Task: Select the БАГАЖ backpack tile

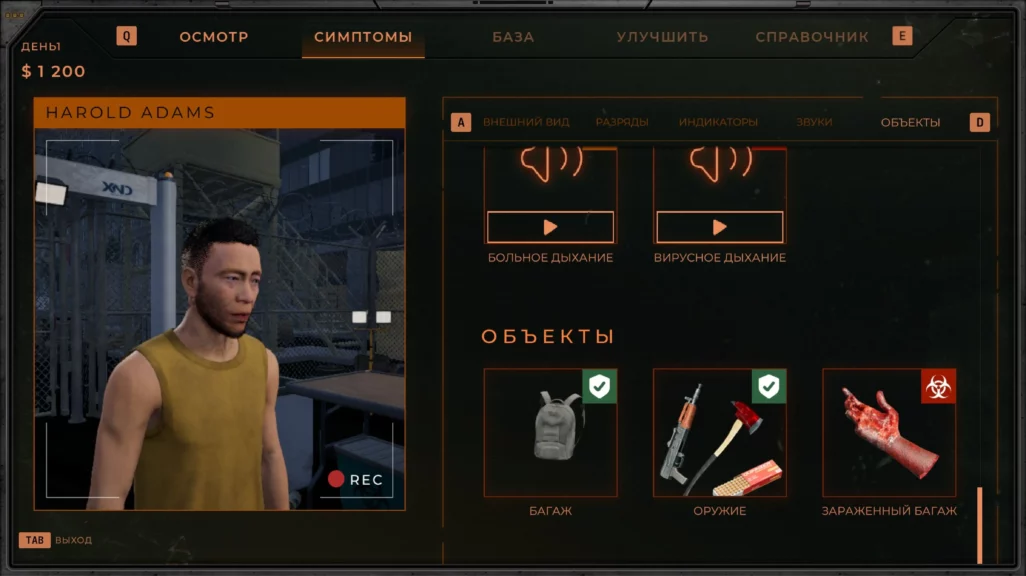Action: click(x=551, y=433)
